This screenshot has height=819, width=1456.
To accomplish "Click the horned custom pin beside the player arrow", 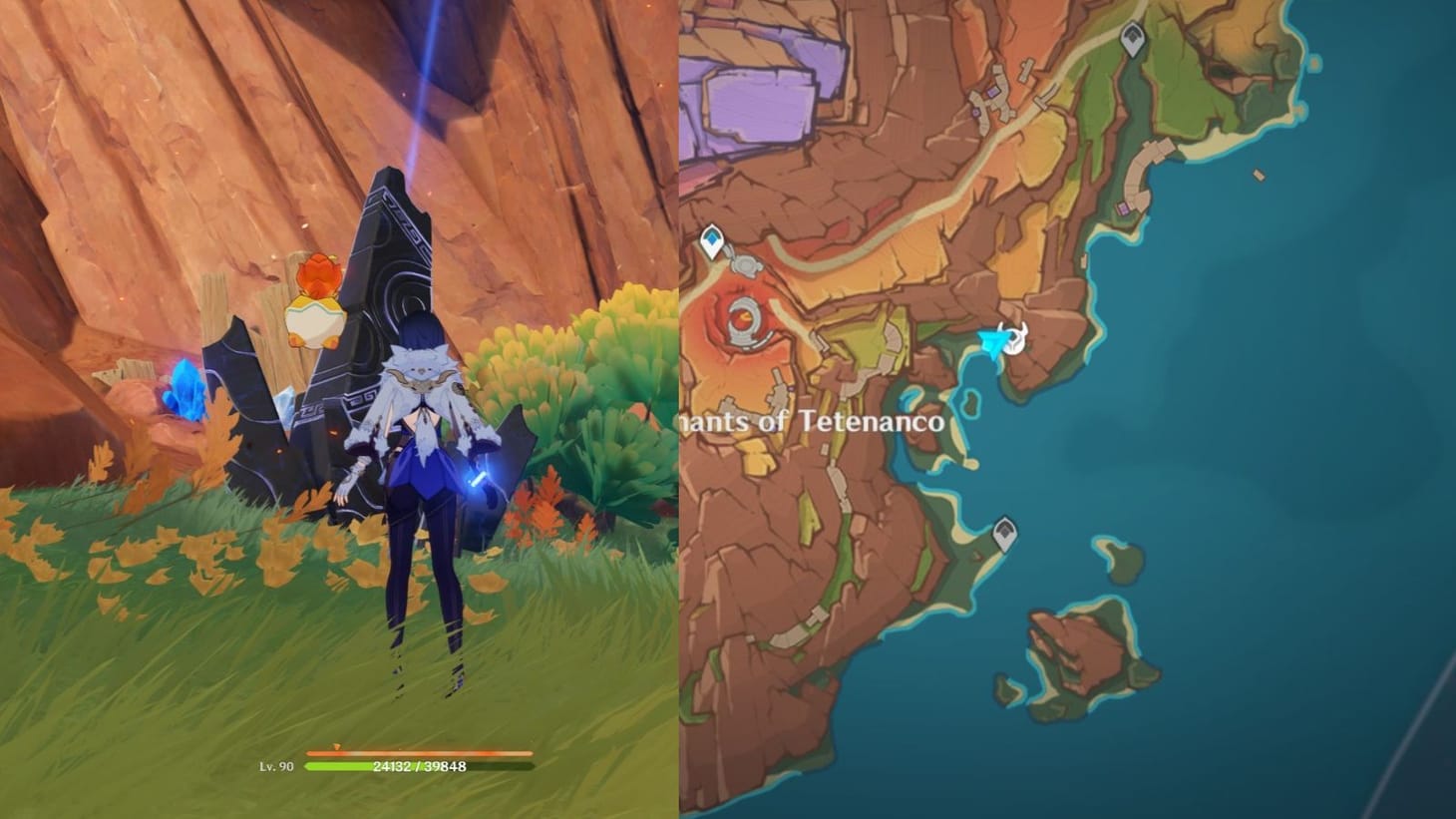I will click(x=1014, y=337).
